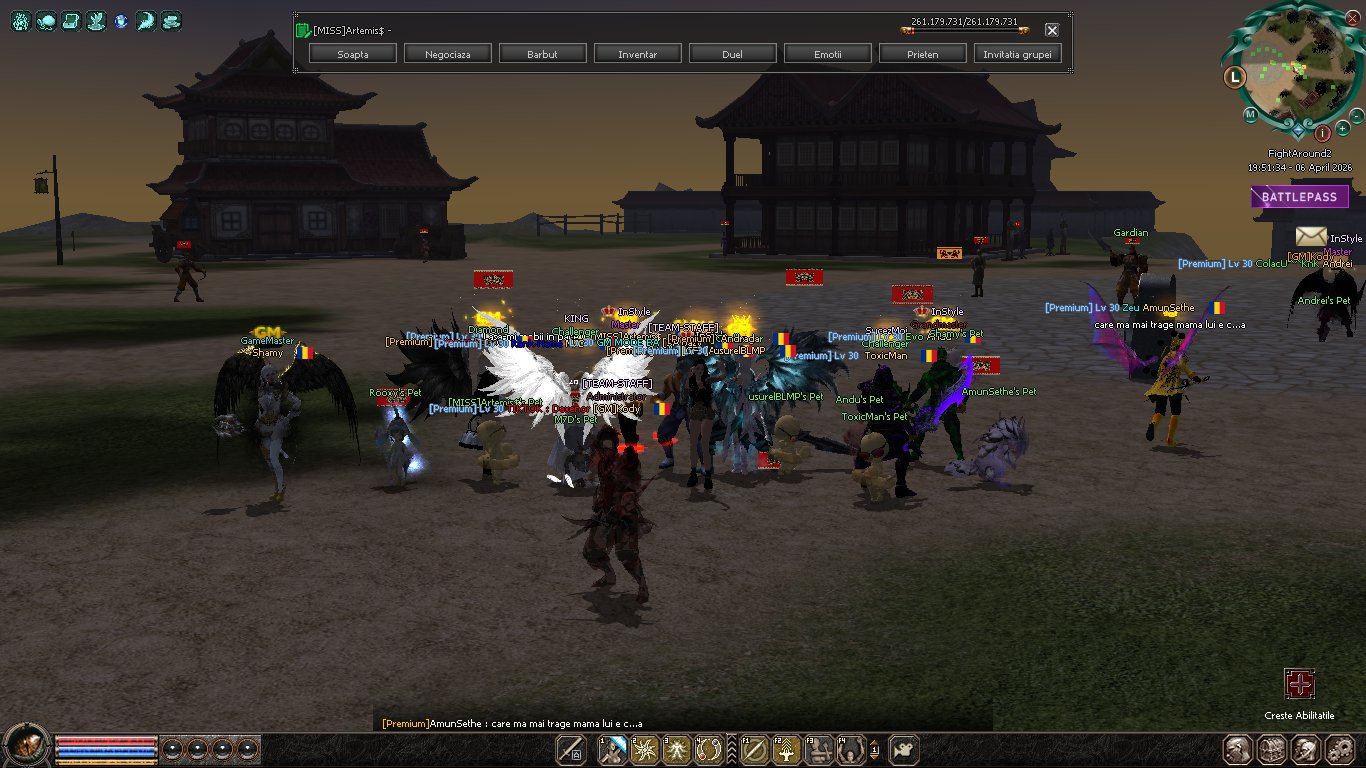Challenge the target with the Duel button
The height and width of the screenshot is (768, 1366).
732,54
